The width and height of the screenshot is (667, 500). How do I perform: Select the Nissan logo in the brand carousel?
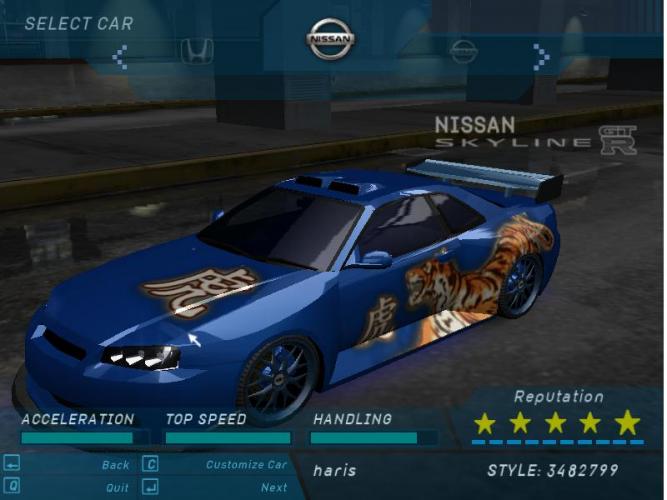(x=331, y=40)
